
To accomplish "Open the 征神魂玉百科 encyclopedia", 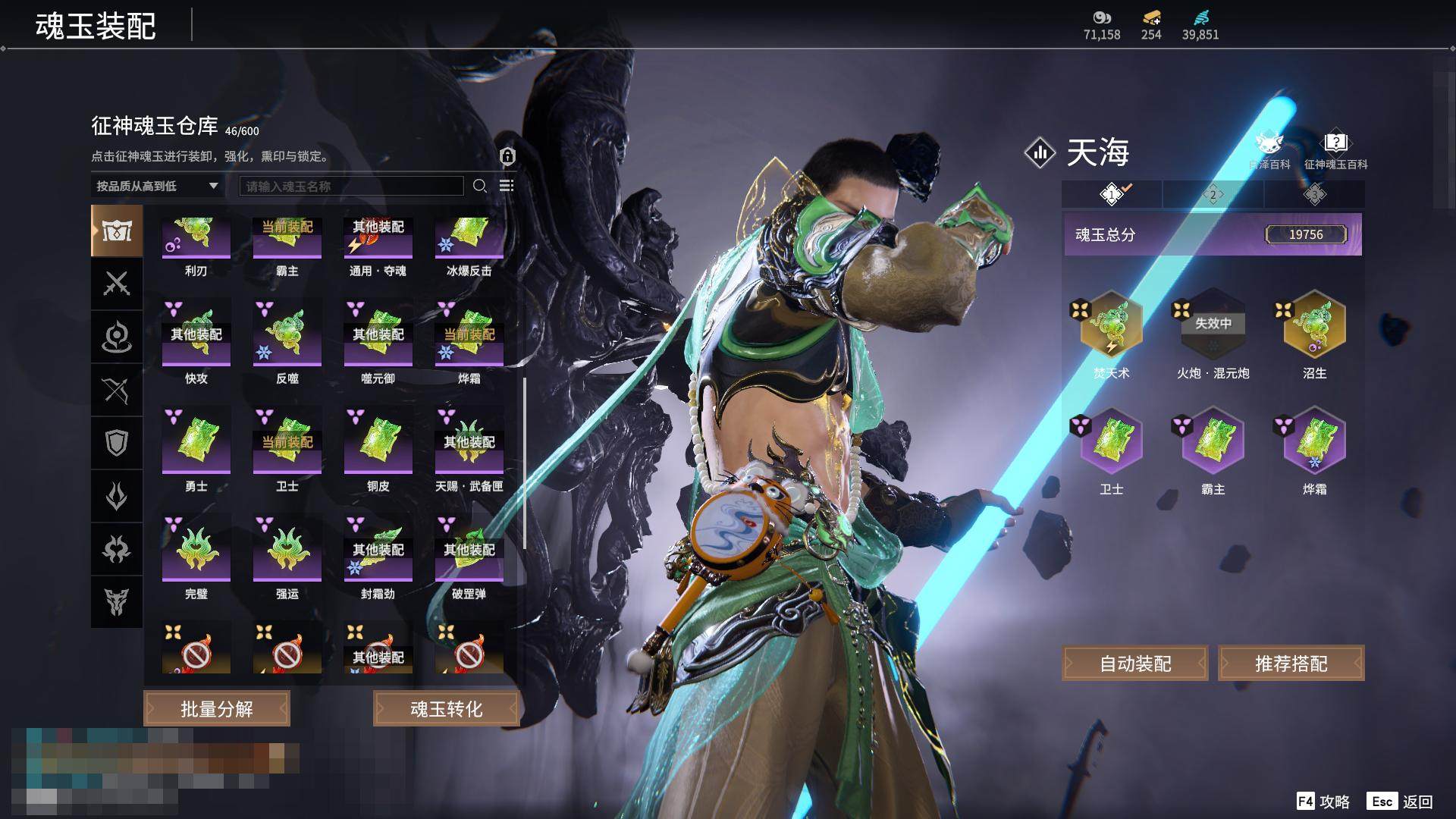I will click(x=1335, y=150).
